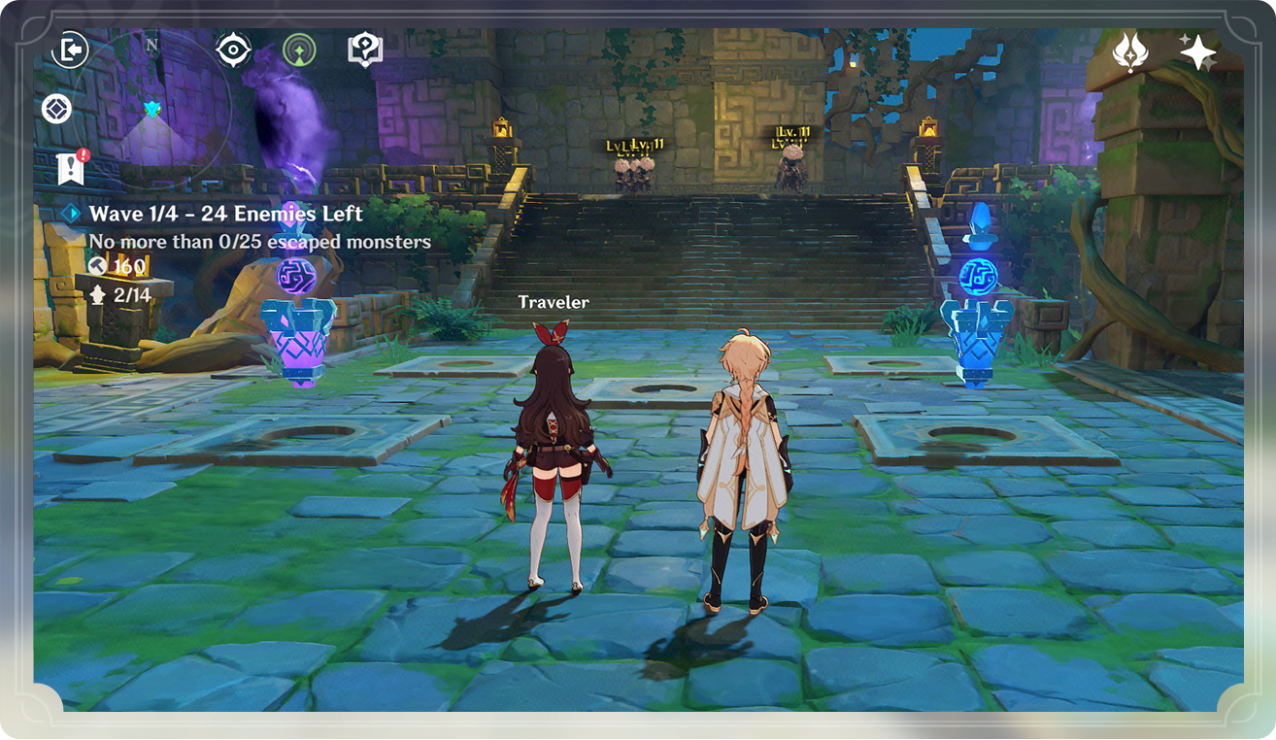Open the bookmark icon with red alert
1276x740 pixels.
coord(71,168)
